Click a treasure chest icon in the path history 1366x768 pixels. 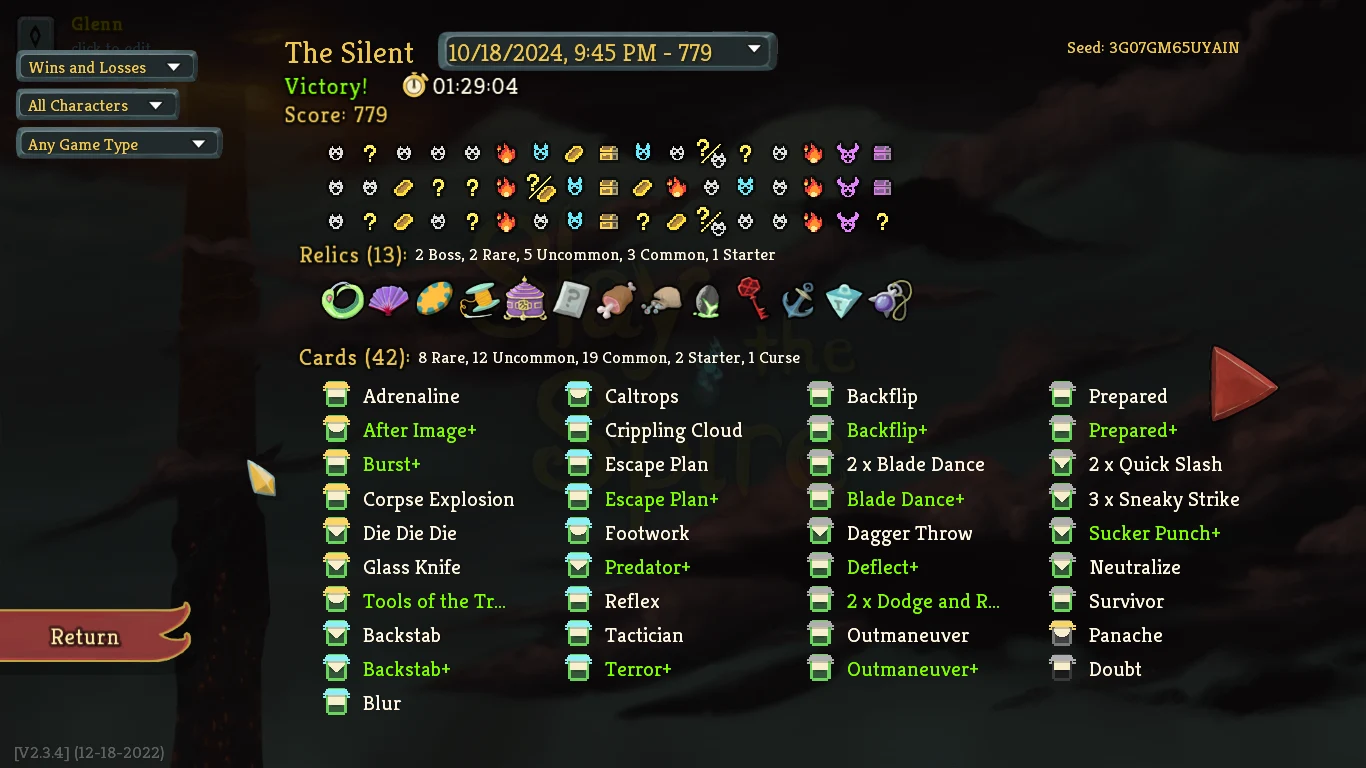click(x=608, y=152)
